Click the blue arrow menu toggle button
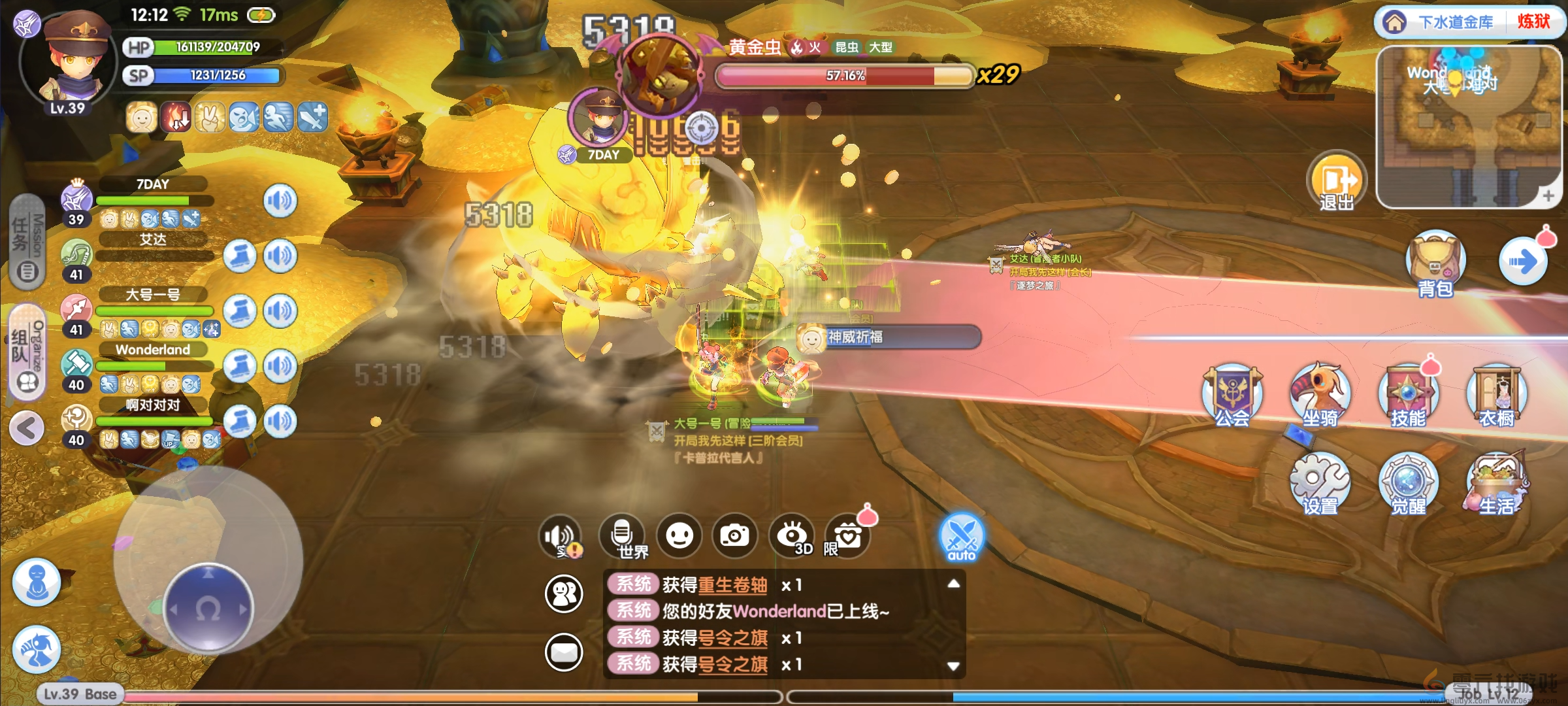The width and height of the screenshot is (1568, 706). coord(1523,261)
